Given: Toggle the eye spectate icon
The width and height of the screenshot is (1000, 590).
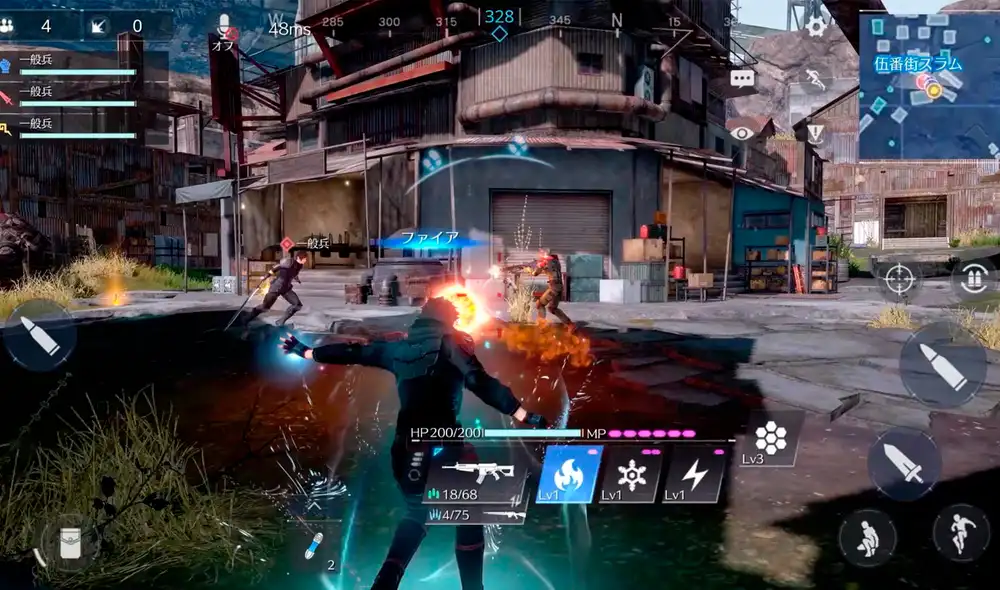Looking at the screenshot, I should coord(741,132).
